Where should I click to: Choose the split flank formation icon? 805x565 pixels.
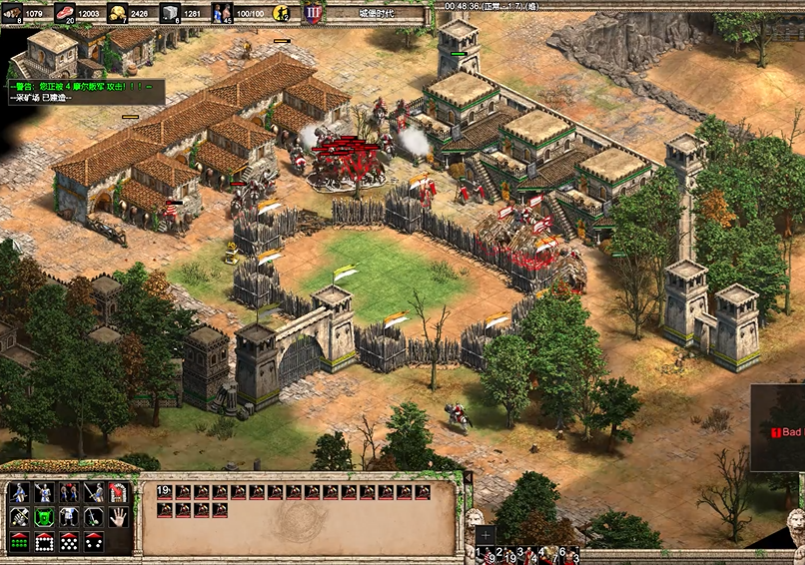point(94,542)
